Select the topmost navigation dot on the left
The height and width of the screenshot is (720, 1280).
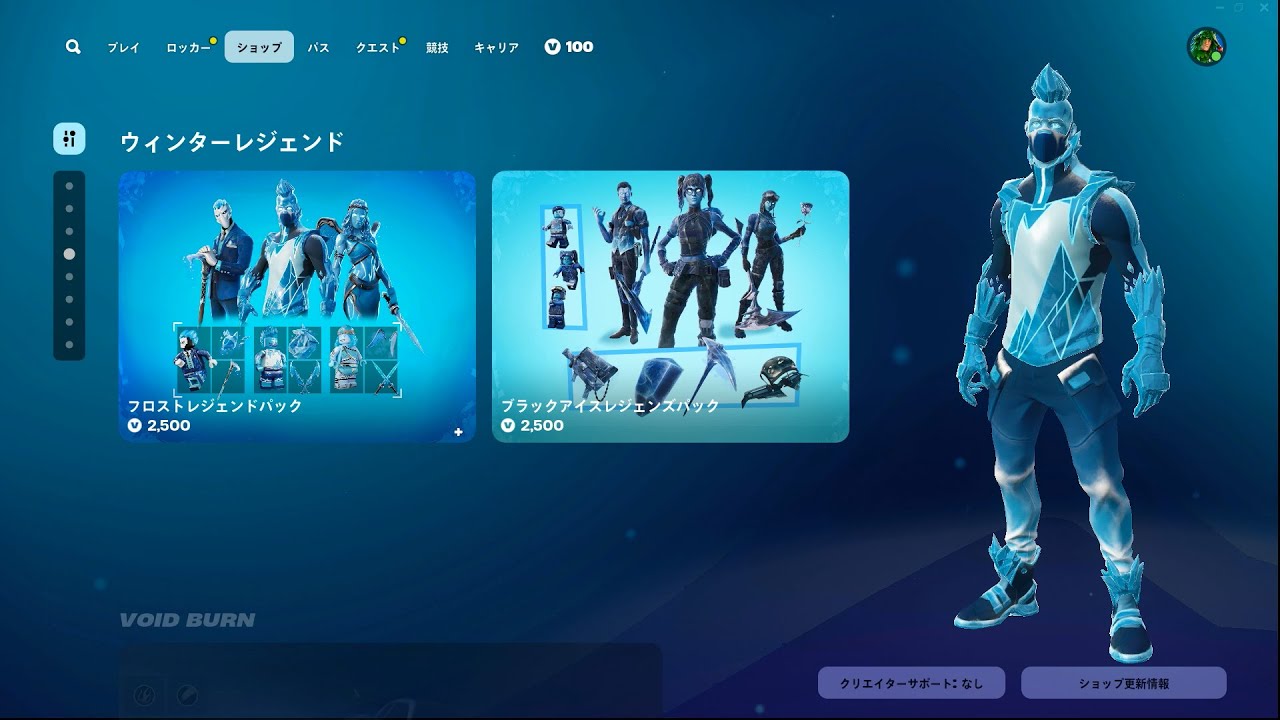[x=68, y=187]
